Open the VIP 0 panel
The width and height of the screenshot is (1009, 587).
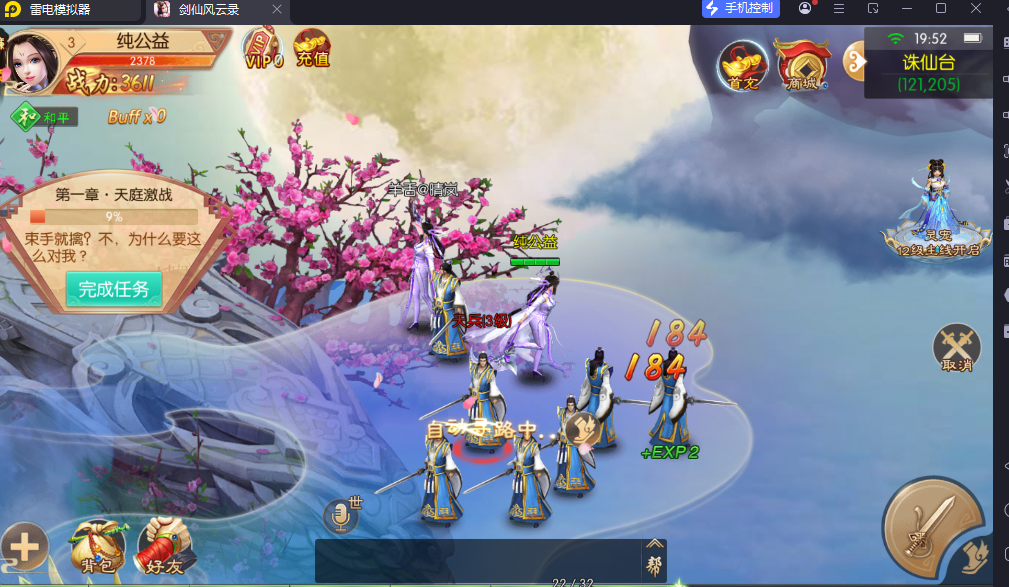263,49
